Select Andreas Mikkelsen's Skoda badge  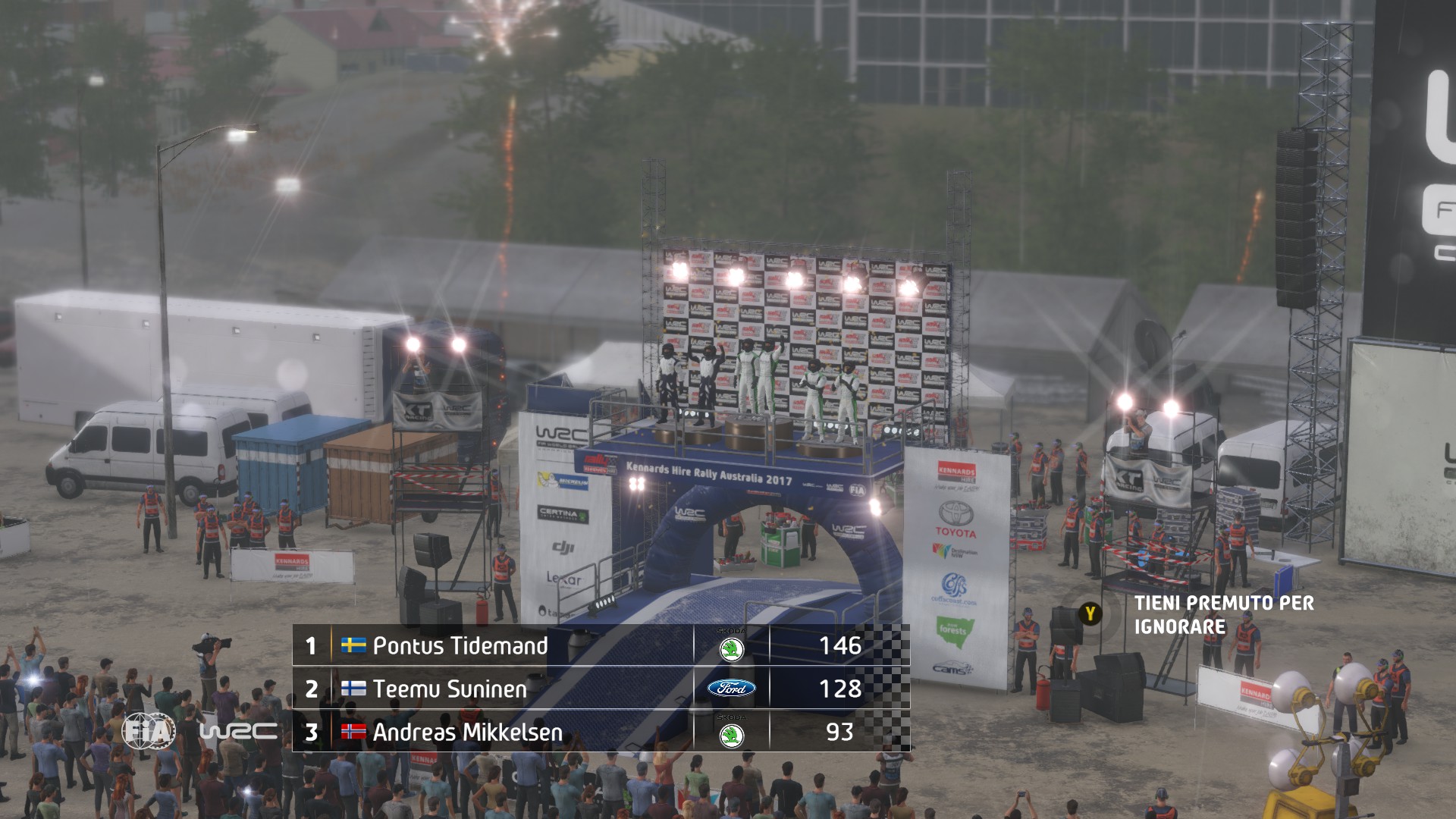[732, 734]
